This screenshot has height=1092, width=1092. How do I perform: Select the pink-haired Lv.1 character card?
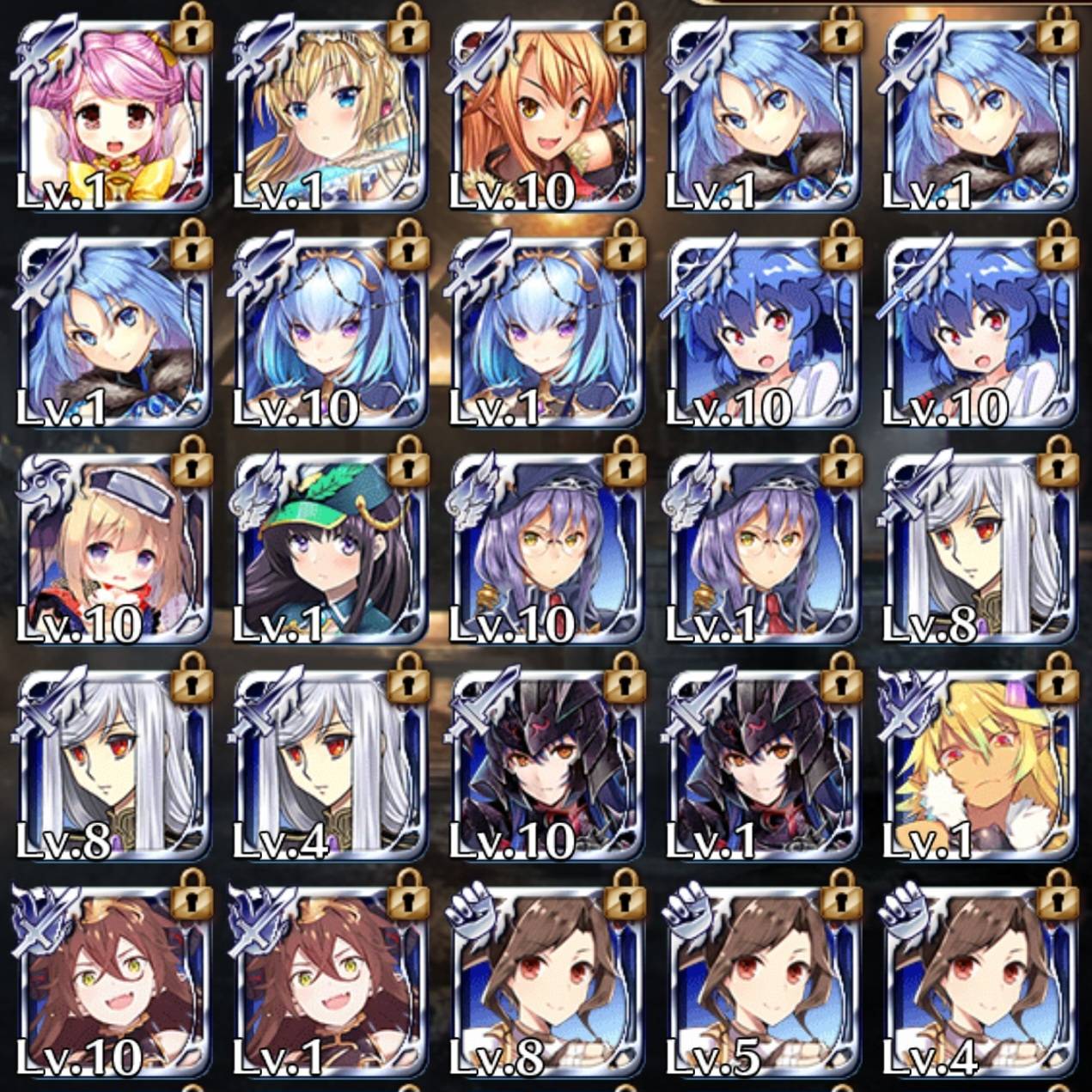click(x=112, y=116)
